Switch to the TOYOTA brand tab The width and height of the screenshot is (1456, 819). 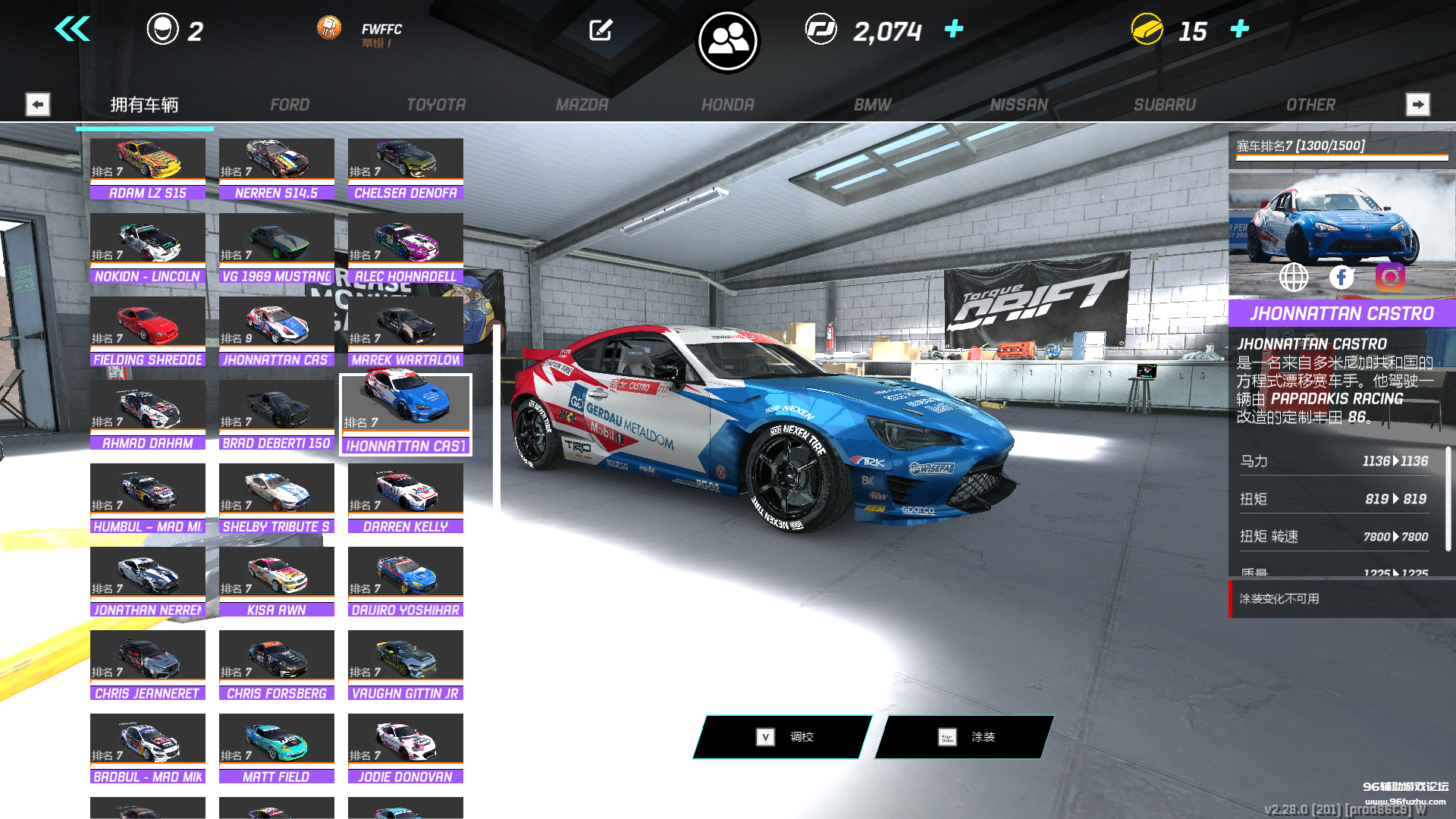436,105
